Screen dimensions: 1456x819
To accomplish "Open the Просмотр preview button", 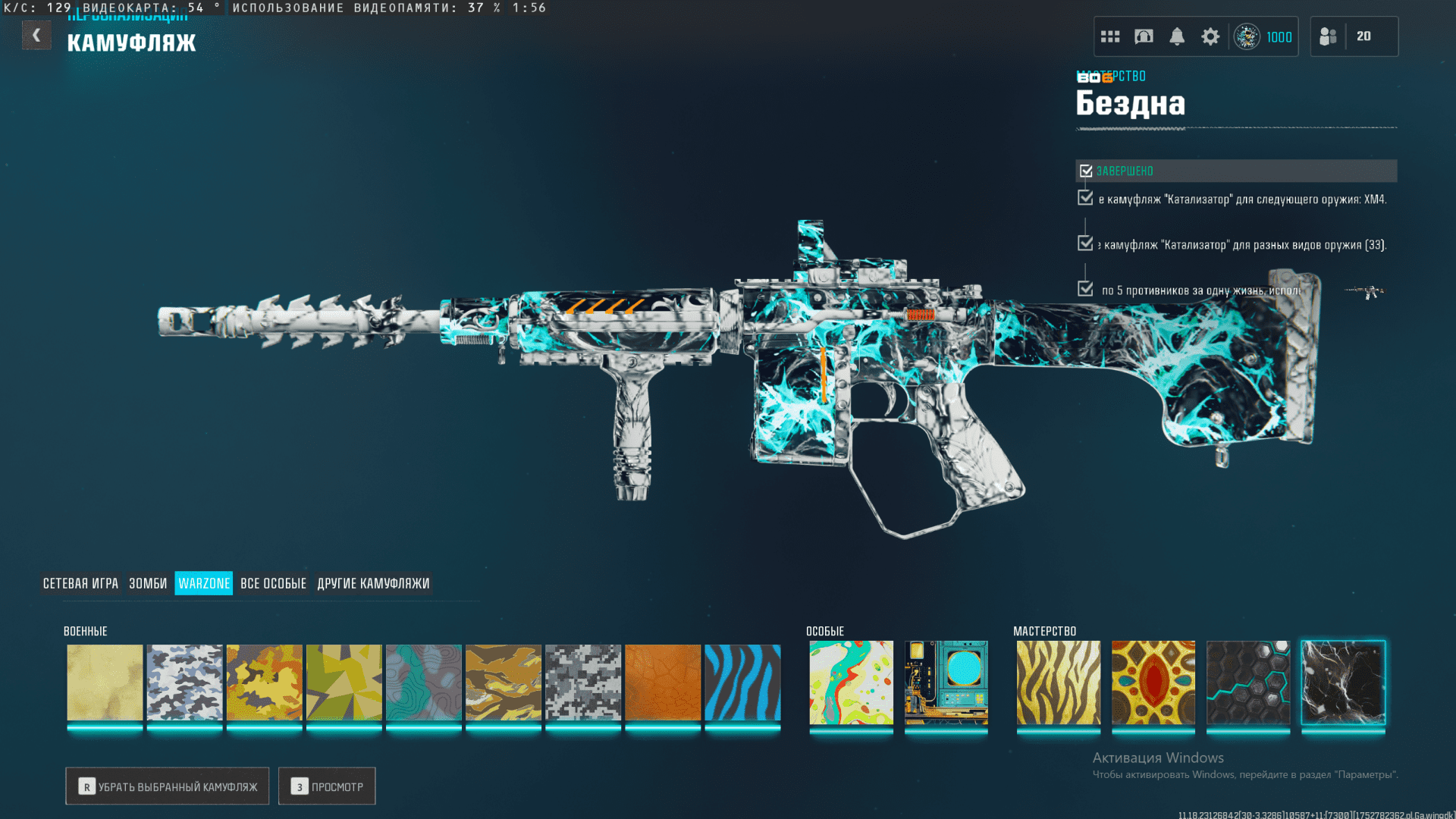I will click(x=327, y=786).
